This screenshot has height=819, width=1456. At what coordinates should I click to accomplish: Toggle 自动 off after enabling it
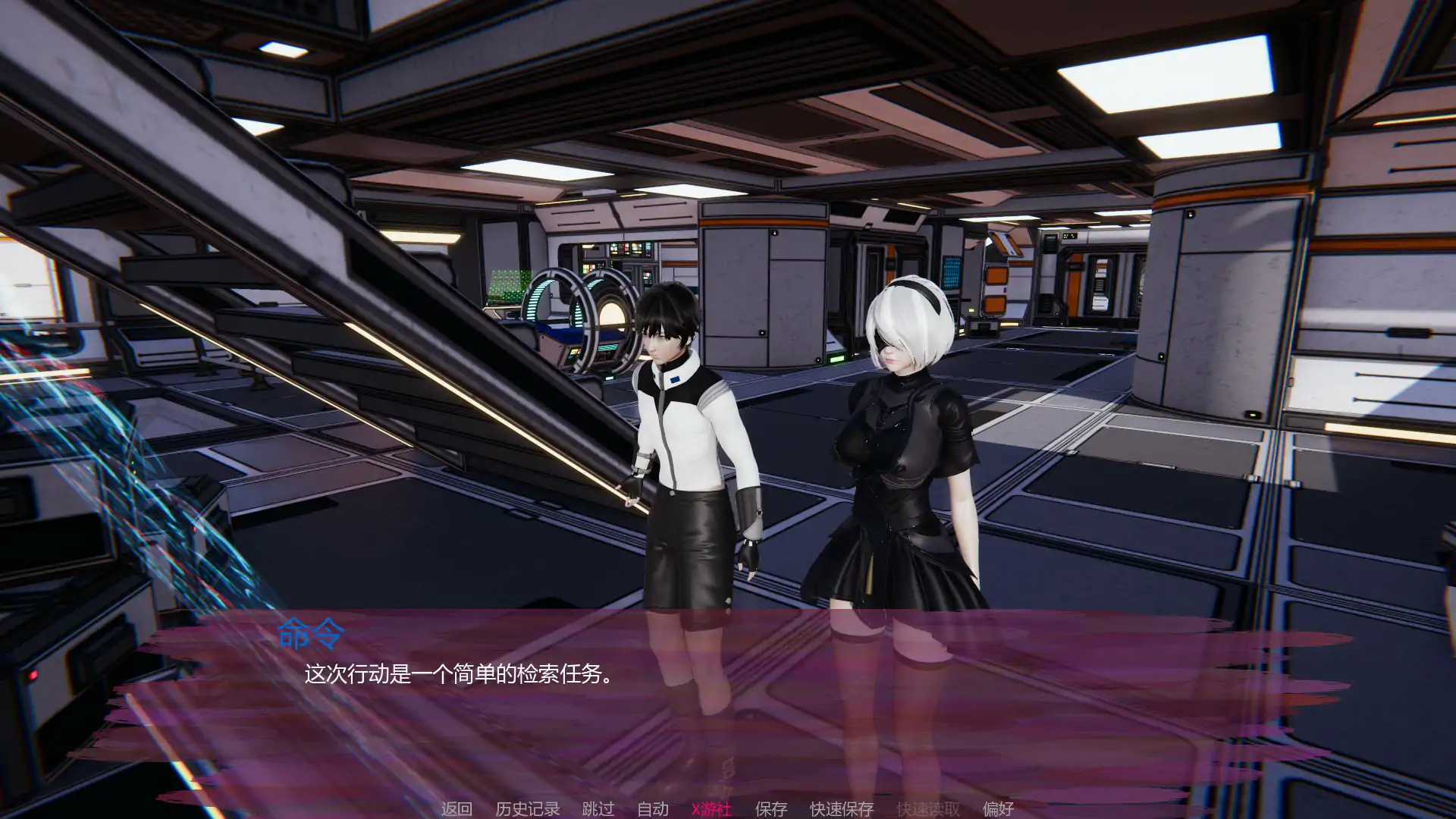click(651, 808)
